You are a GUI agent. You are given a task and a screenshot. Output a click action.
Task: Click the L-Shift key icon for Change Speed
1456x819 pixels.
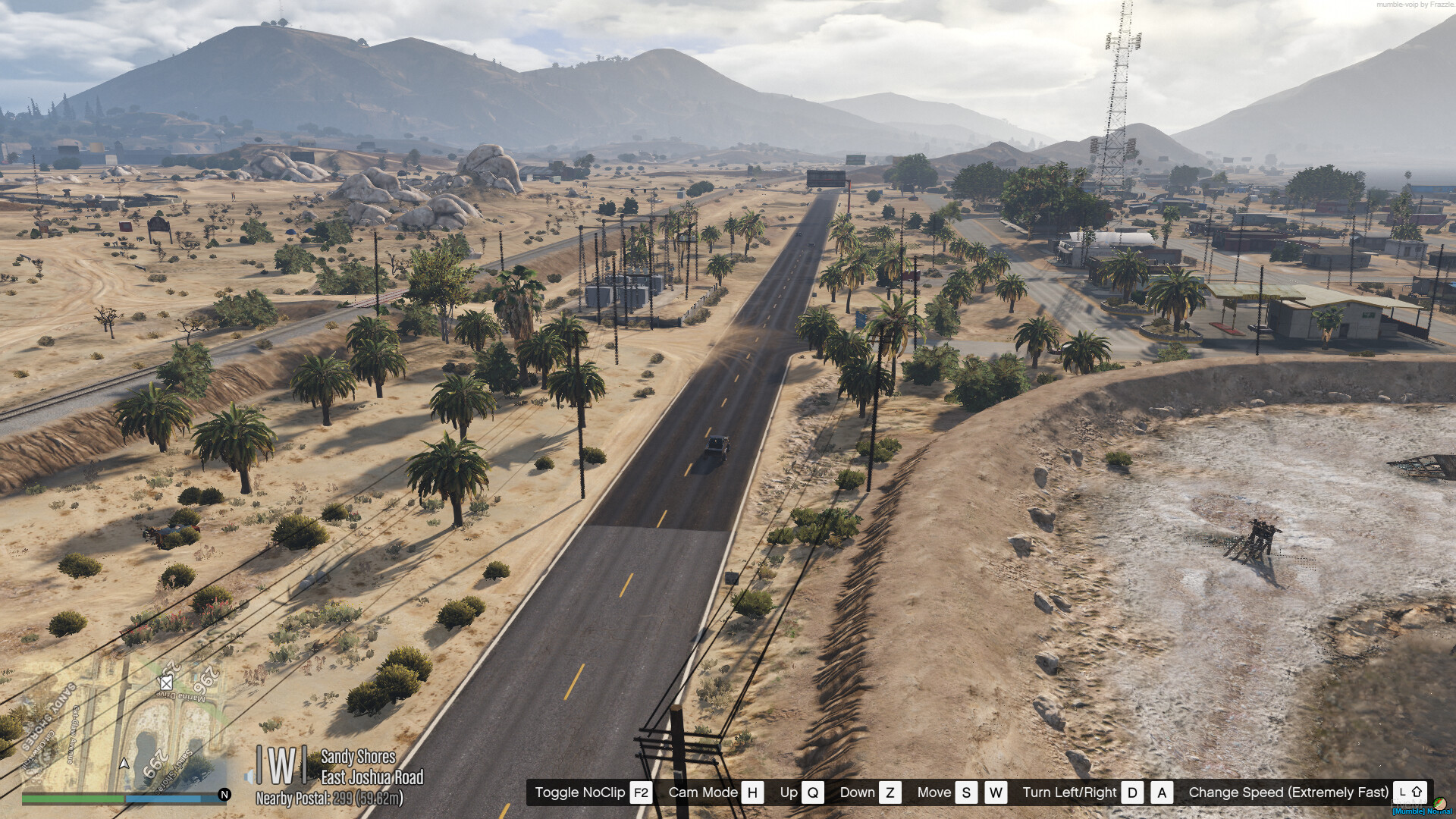click(1410, 792)
